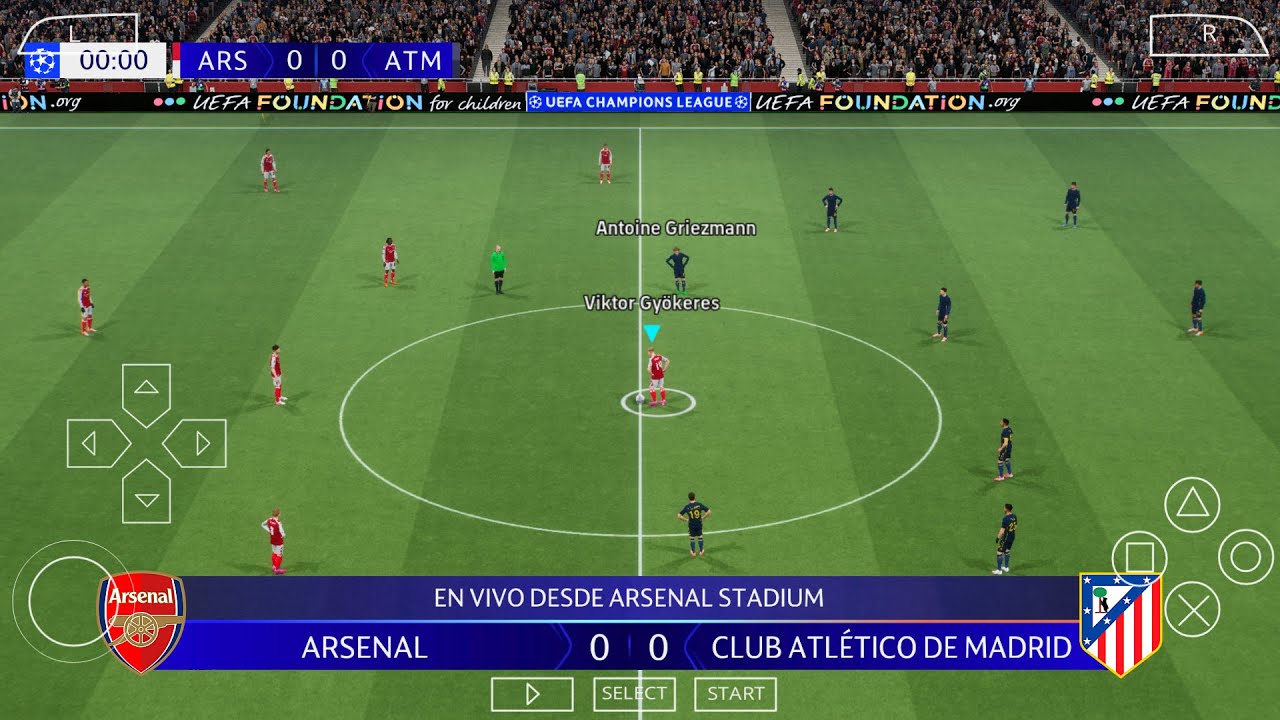Touch the virtual analog stick

[x=72, y=601]
